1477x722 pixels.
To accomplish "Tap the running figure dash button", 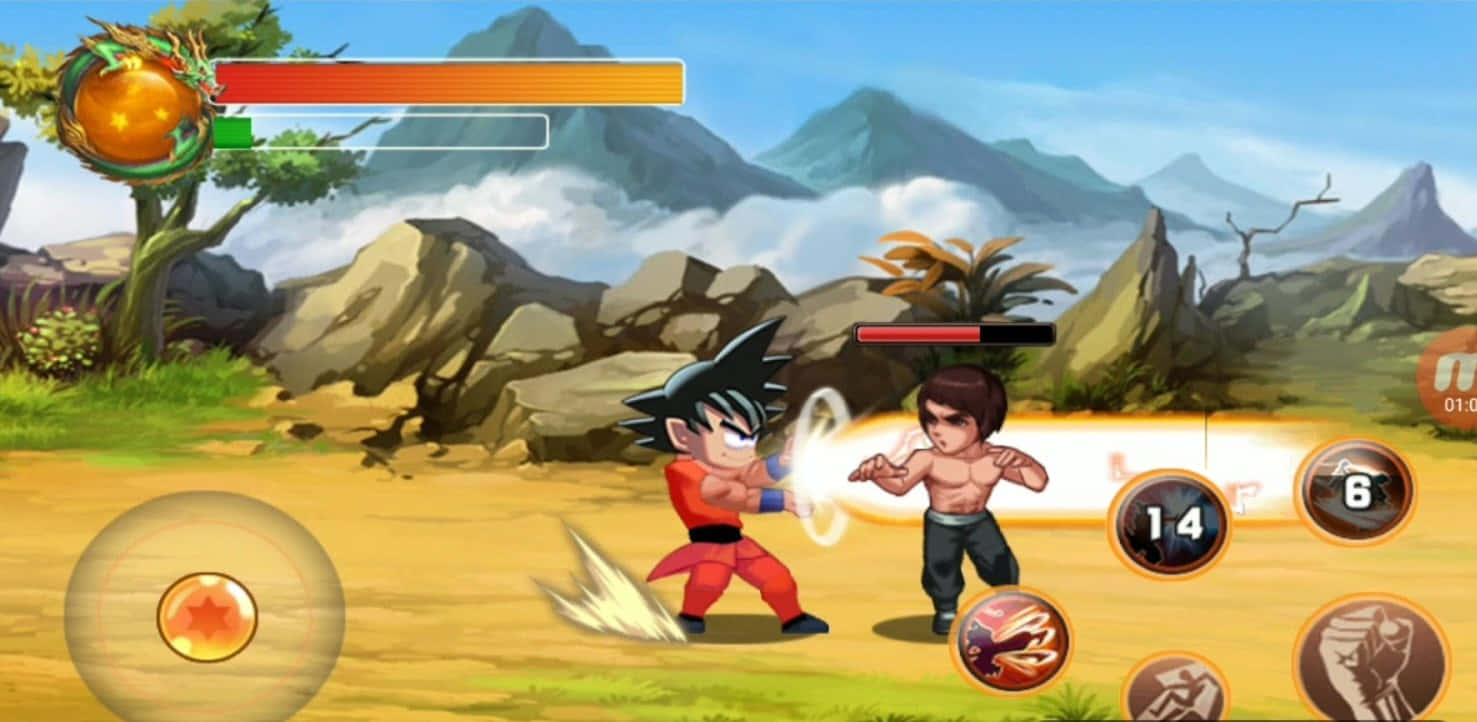I will tap(1174, 690).
